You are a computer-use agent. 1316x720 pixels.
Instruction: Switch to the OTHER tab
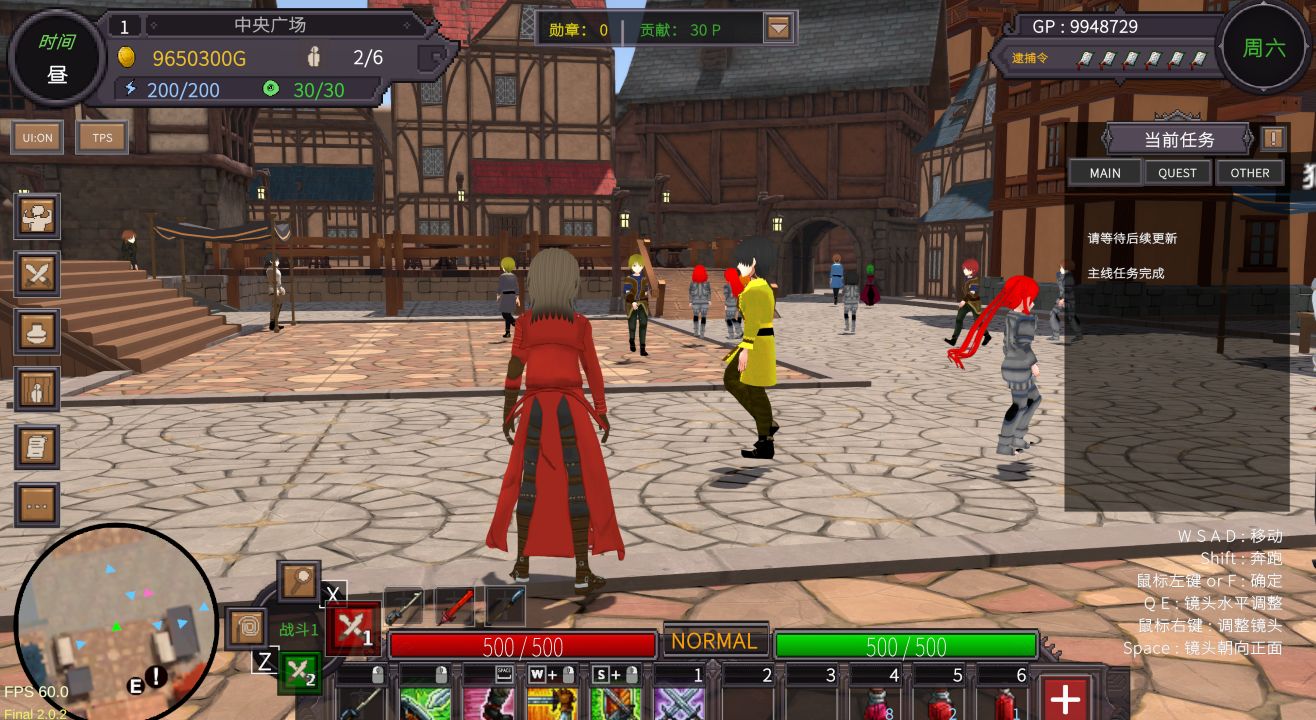[x=1250, y=172]
